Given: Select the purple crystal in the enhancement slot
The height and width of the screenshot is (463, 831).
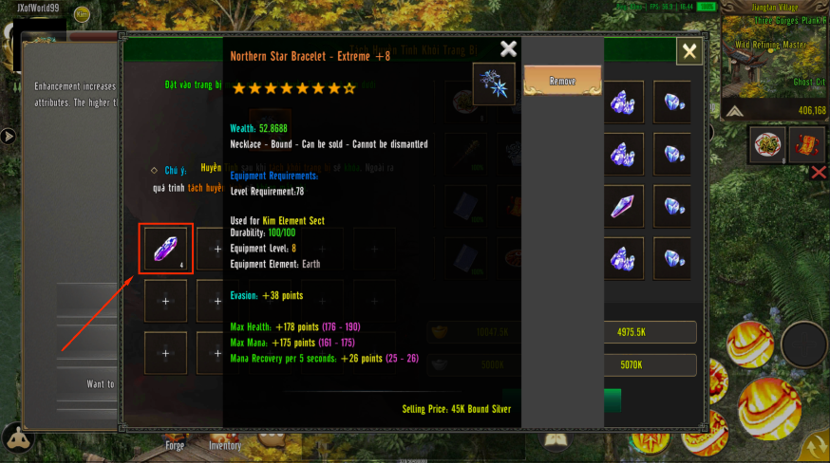Looking at the screenshot, I should pos(165,248).
